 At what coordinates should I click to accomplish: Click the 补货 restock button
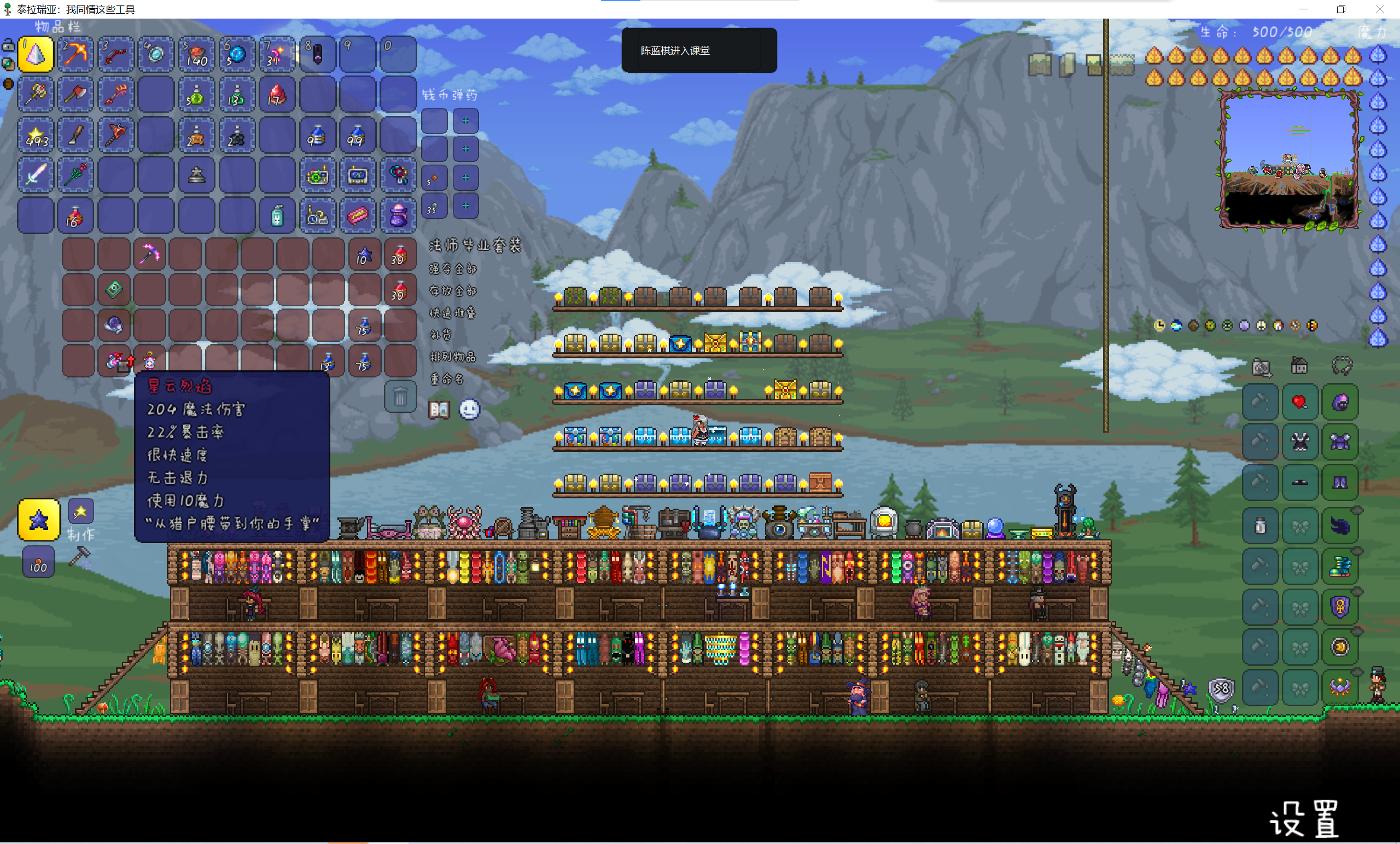click(440, 335)
